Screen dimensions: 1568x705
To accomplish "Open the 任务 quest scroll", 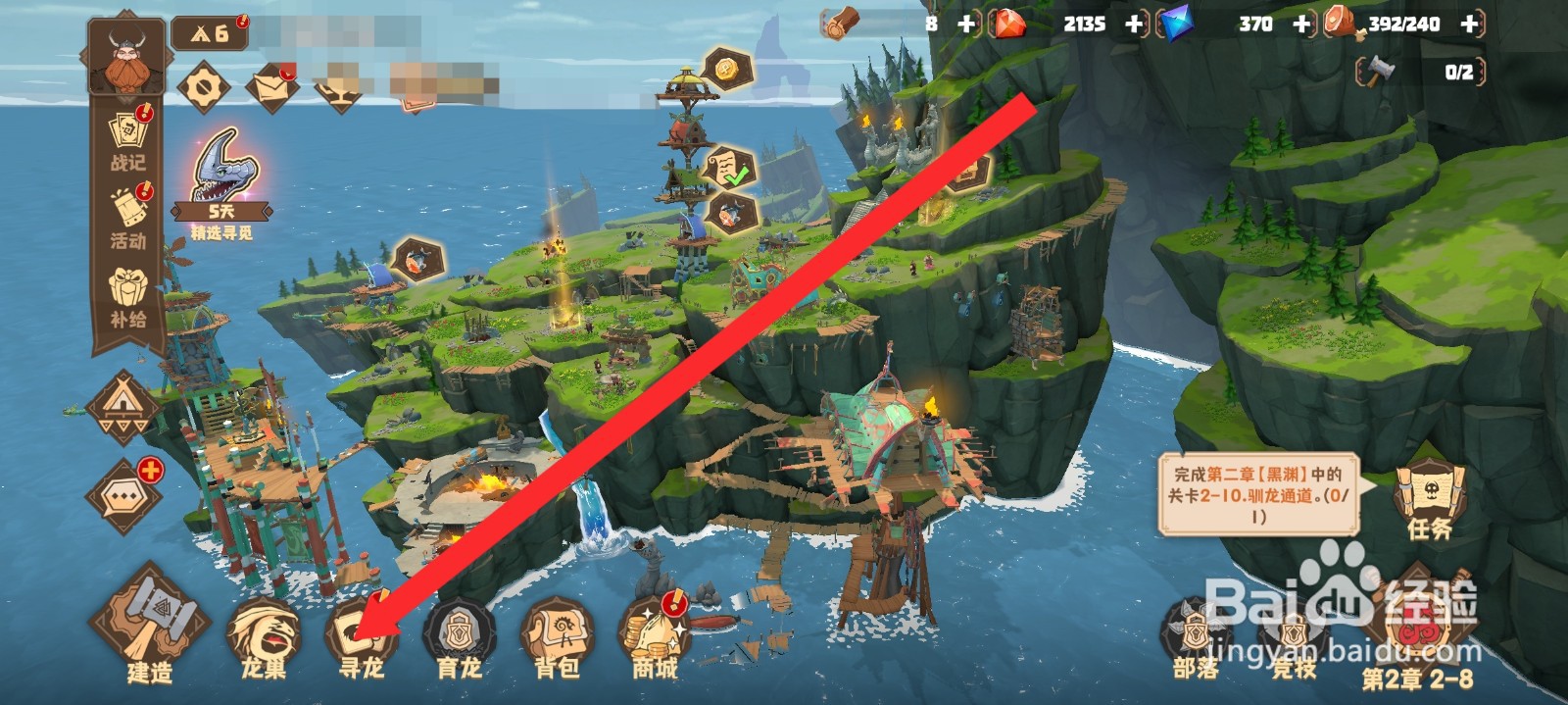I will 1429,500.
